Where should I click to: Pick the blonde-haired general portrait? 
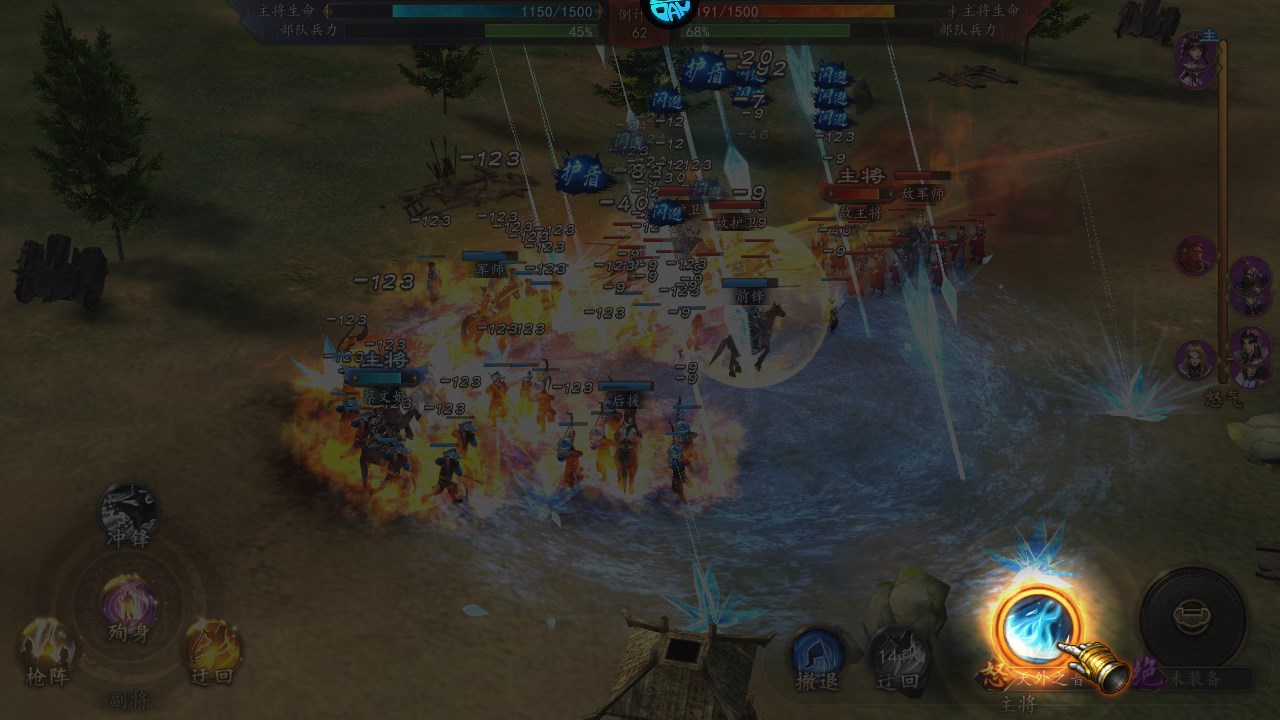pos(1195,360)
